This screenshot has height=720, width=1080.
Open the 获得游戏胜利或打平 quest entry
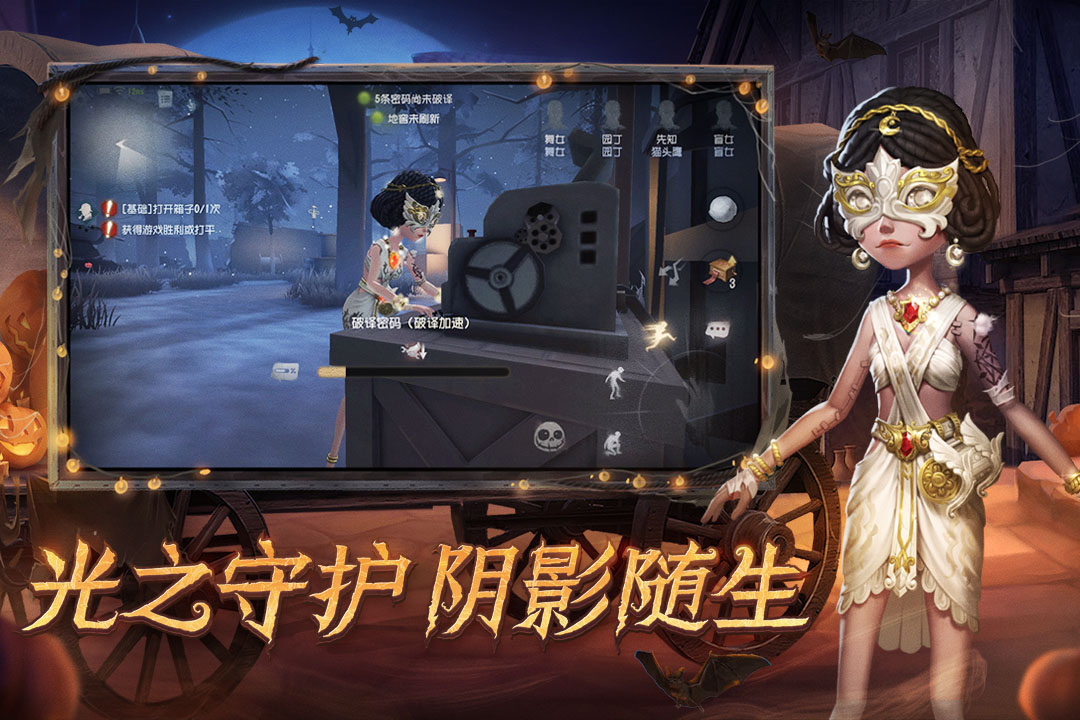pos(170,230)
